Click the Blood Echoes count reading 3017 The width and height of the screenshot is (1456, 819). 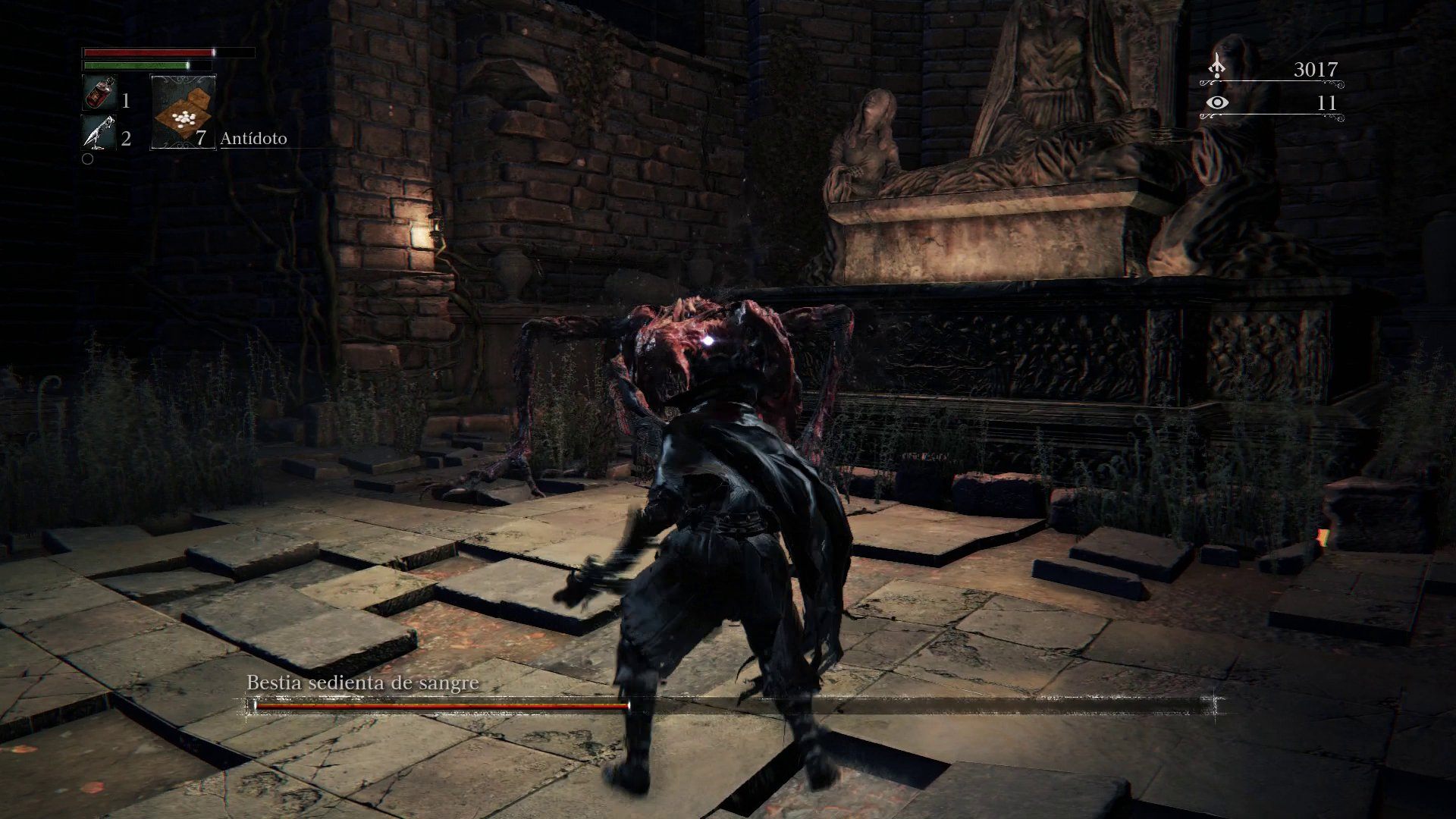(x=1316, y=67)
